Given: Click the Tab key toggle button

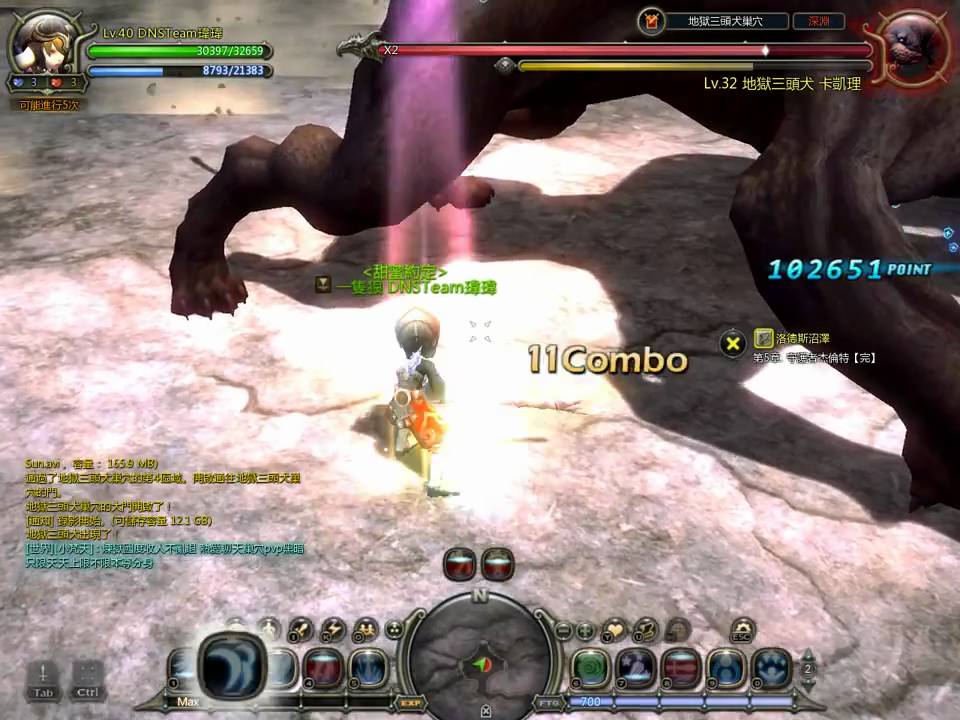Looking at the screenshot, I should (43, 677).
